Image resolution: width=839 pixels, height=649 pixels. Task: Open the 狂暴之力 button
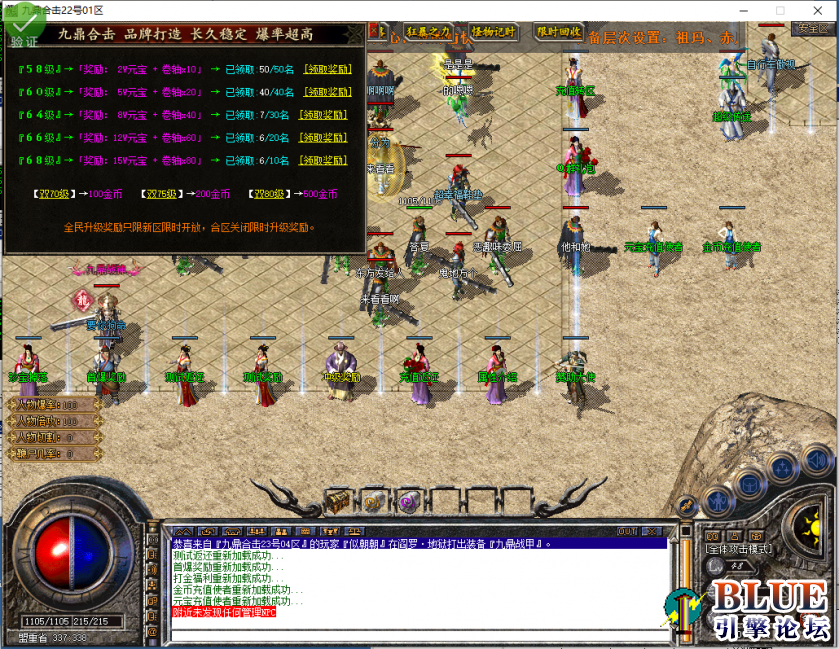428,32
